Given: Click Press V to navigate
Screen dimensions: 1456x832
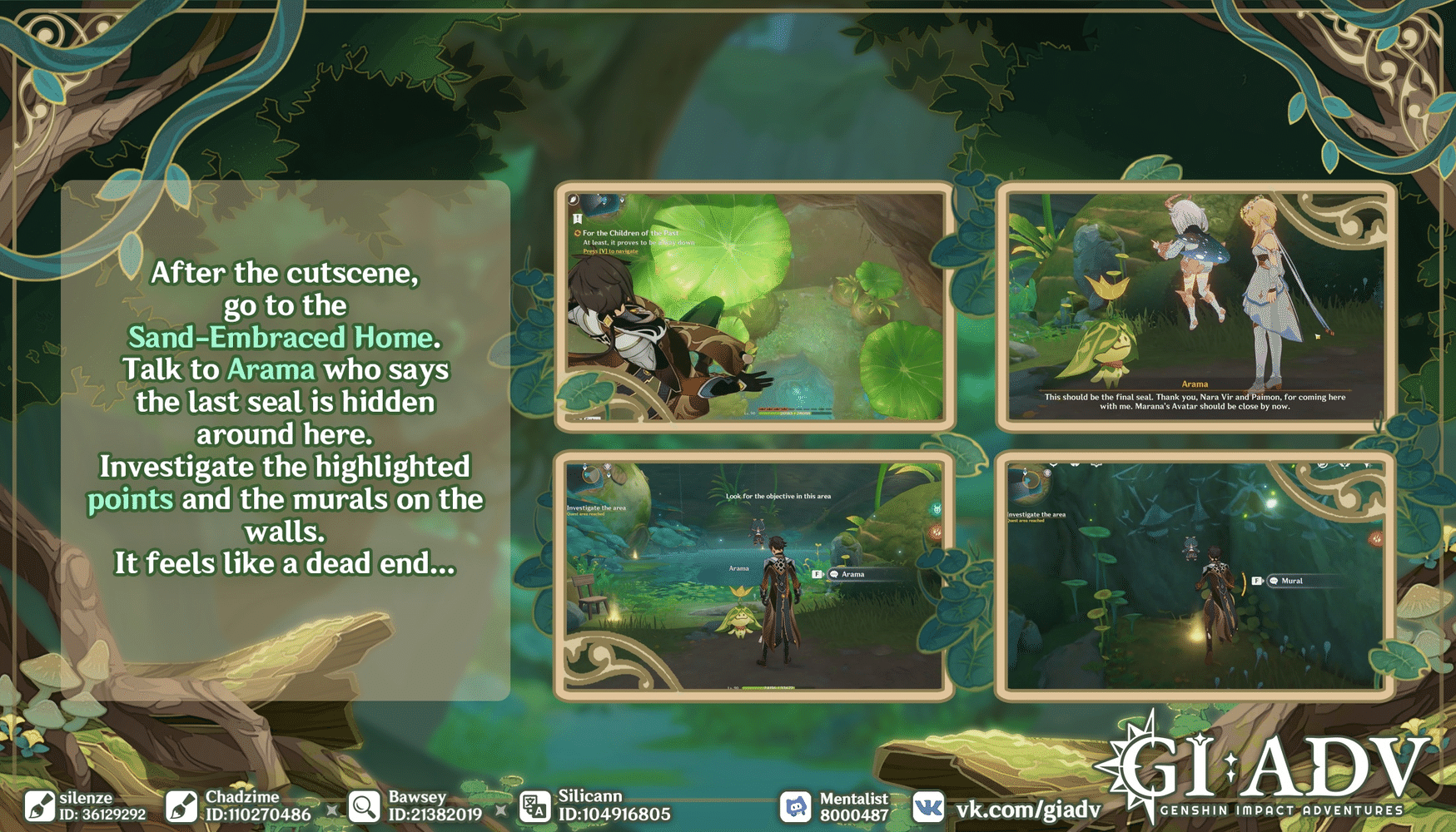Looking at the screenshot, I should coord(610,251).
